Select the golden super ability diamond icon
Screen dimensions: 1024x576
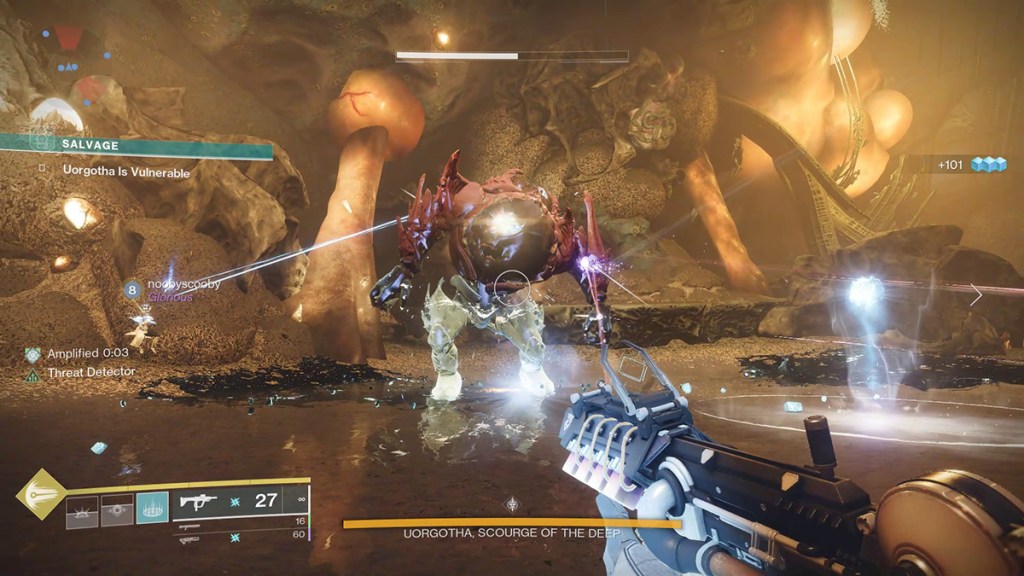point(40,493)
